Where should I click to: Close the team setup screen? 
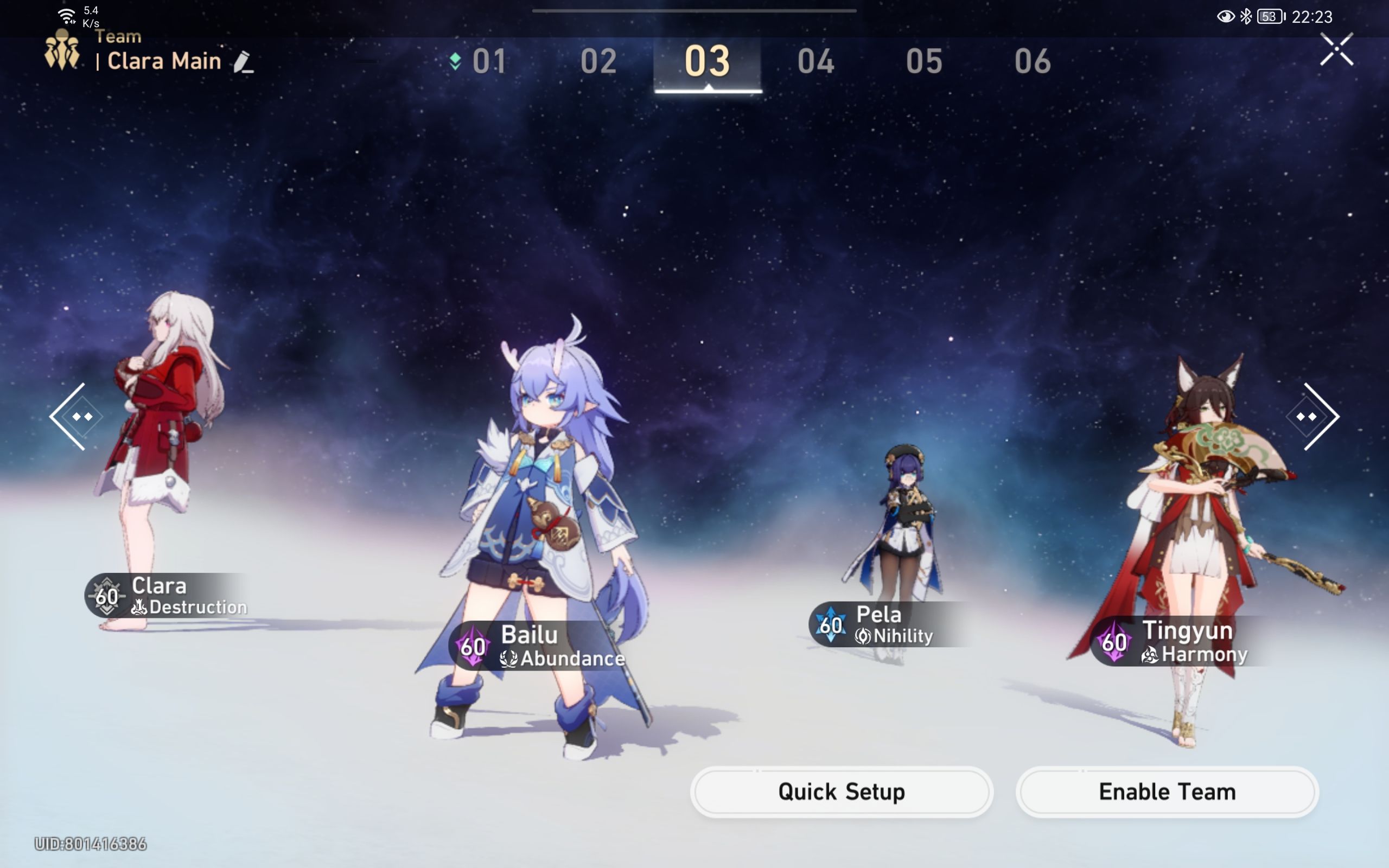click(1337, 49)
